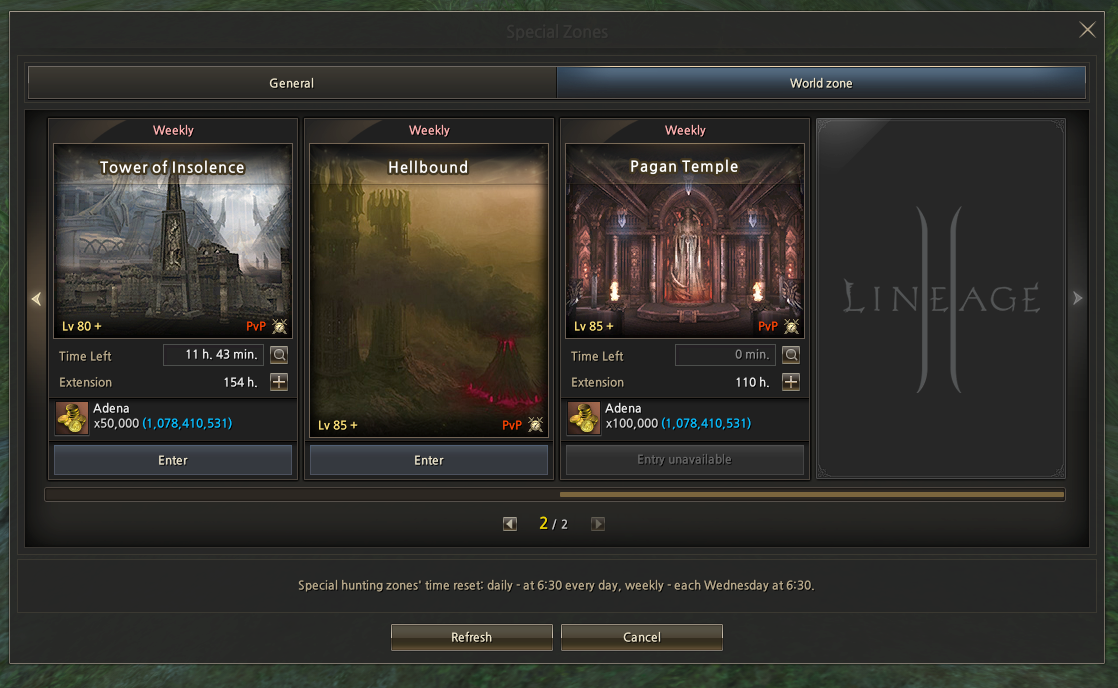
Task: Go to the previous page number
Action: click(510, 523)
